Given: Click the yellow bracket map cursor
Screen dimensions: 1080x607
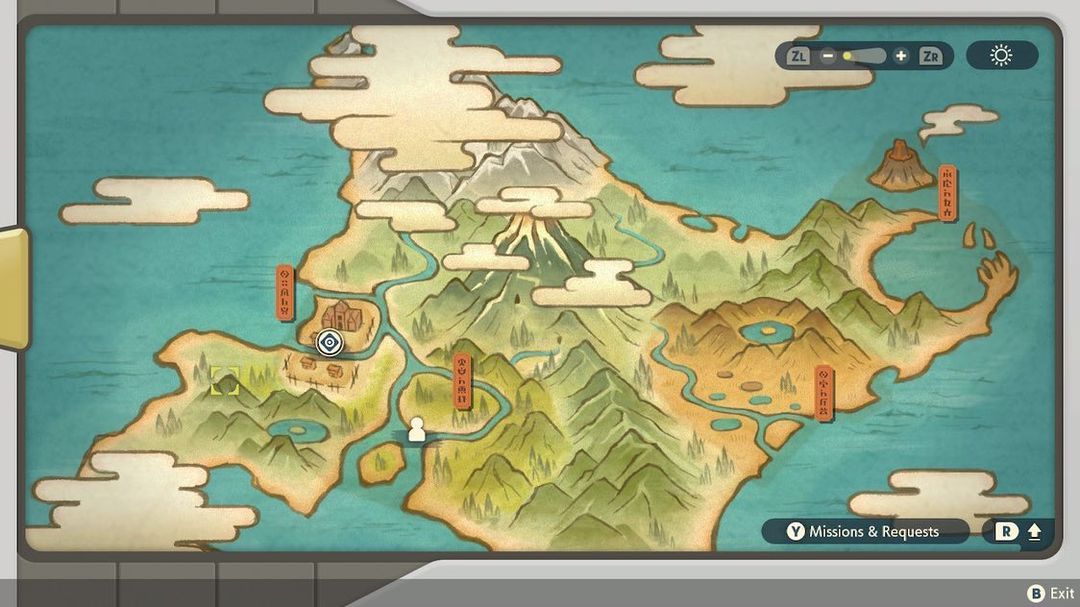Looking at the screenshot, I should [x=225, y=381].
